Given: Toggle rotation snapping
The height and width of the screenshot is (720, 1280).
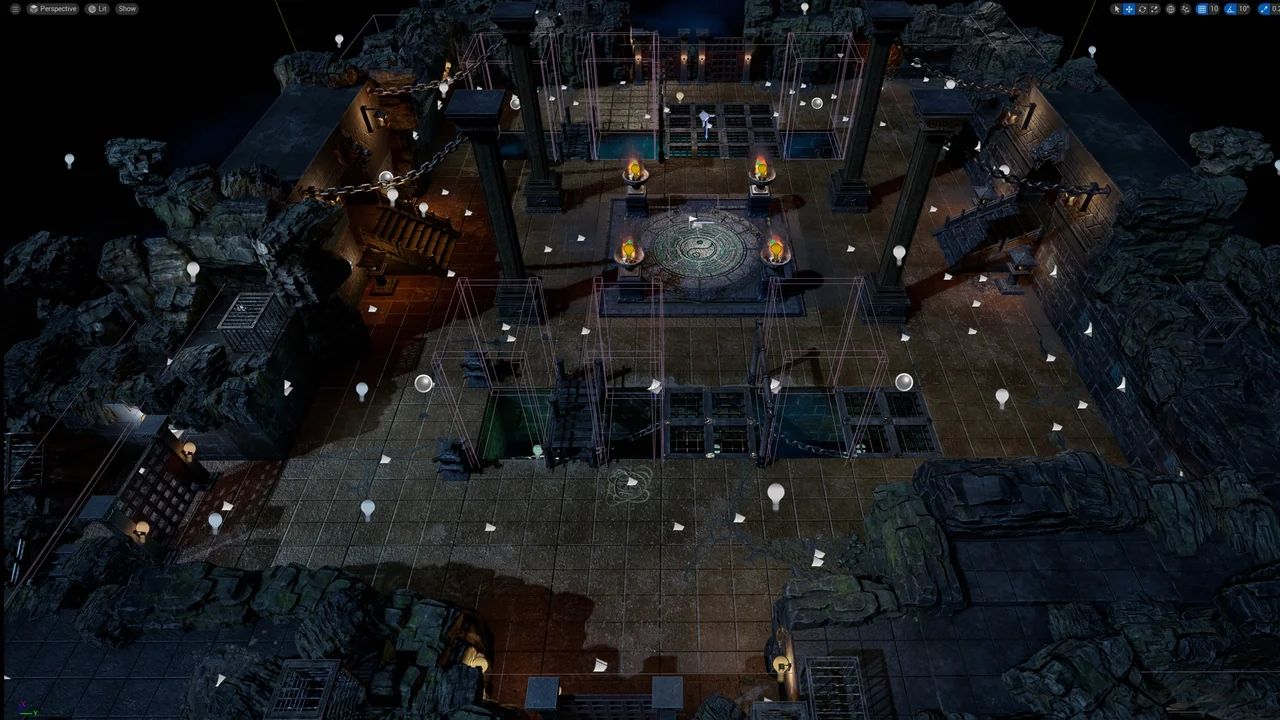Looking at the screenshot, I should tap(1230, 9).
